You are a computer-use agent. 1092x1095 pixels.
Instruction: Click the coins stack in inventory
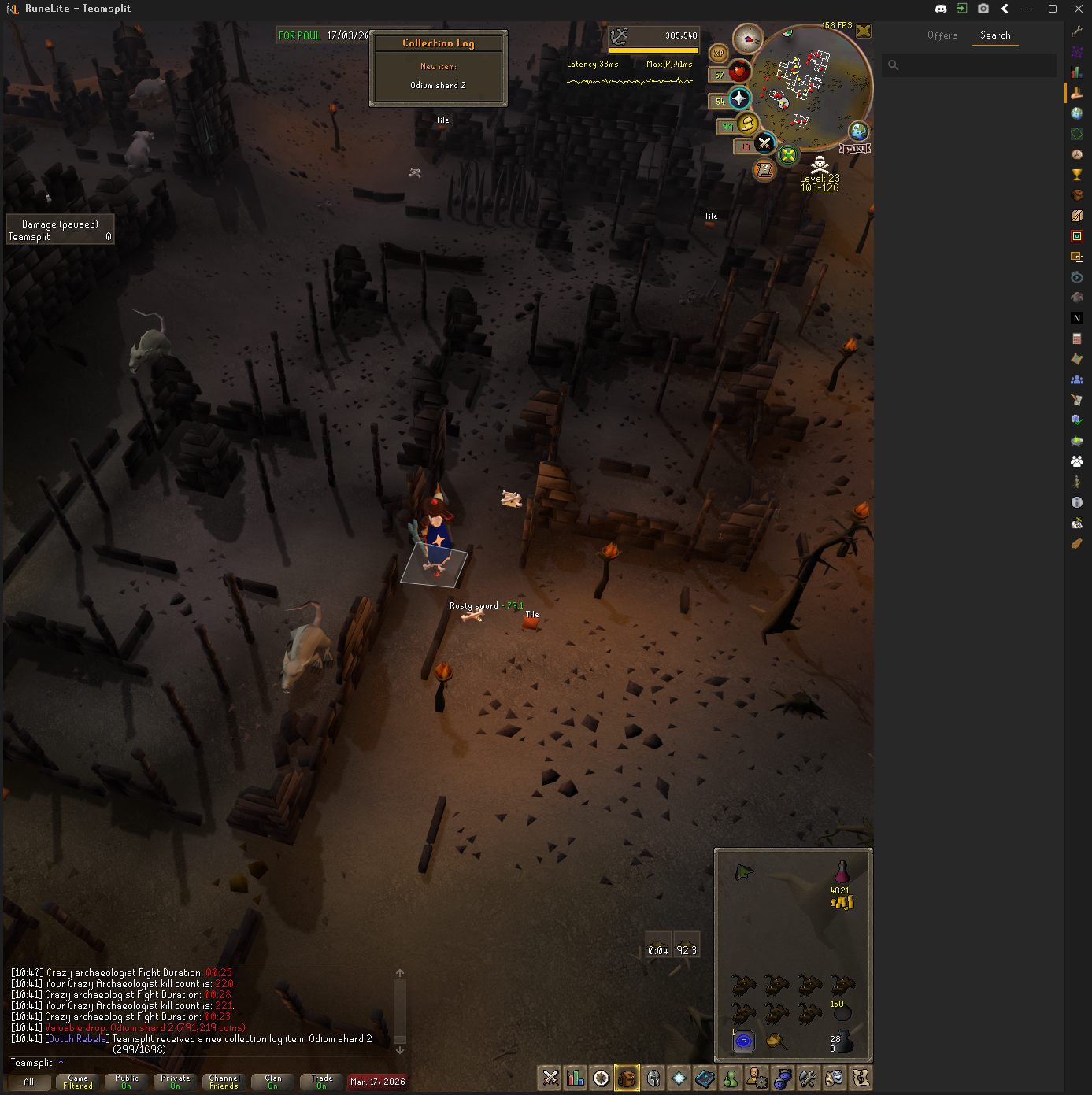tap(842, 902)
